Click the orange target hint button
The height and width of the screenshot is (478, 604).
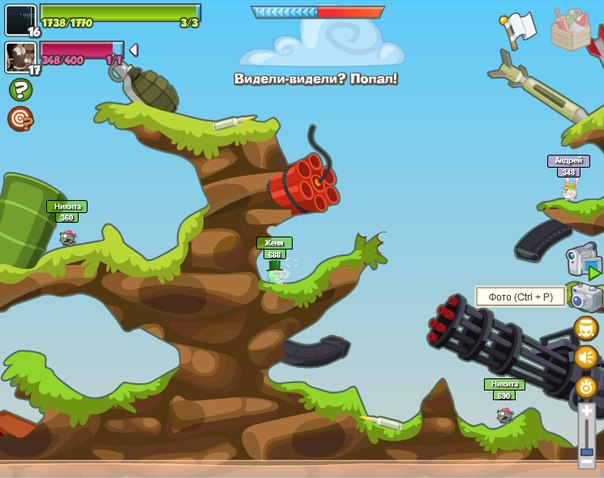pyautogui.click(x=19, y=119)
